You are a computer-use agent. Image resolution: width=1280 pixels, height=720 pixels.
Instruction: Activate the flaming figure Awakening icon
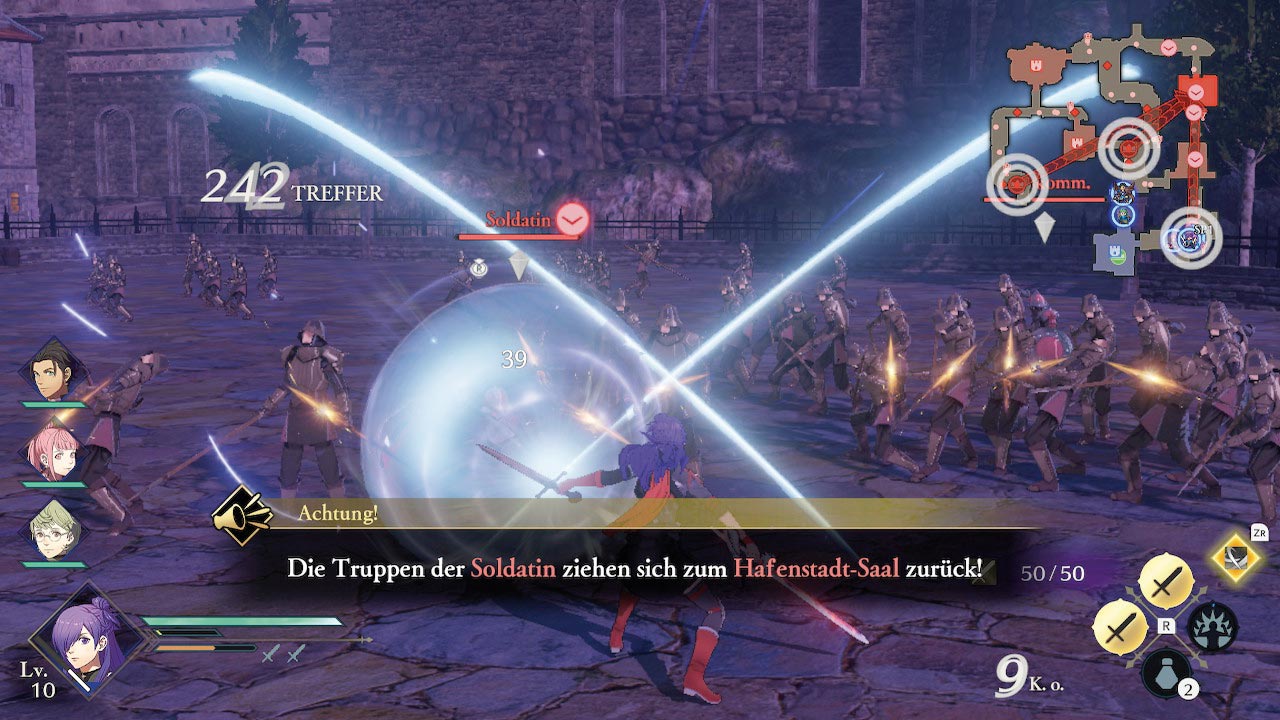[1213, 627]
